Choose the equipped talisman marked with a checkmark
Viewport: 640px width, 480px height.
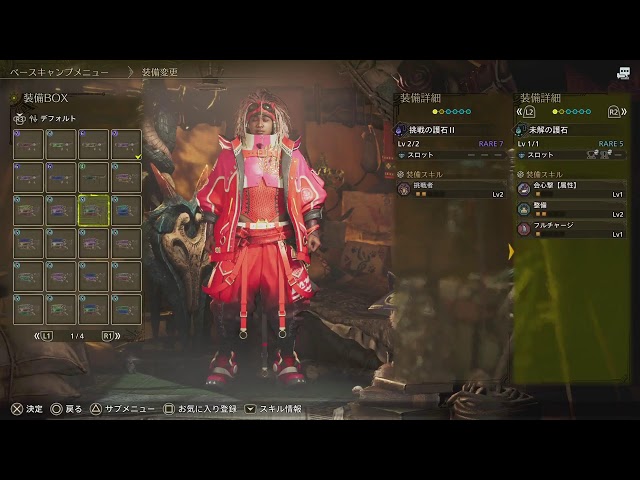(x=126, y=144)
